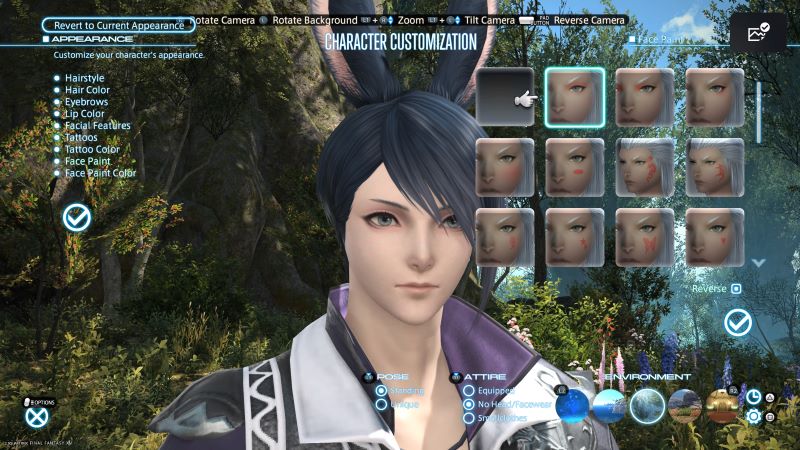This screenshot has height=450, width=800.
Task: Toggle the Reverse checkbox
Action: pyautogui.click(x=735, y=289)
